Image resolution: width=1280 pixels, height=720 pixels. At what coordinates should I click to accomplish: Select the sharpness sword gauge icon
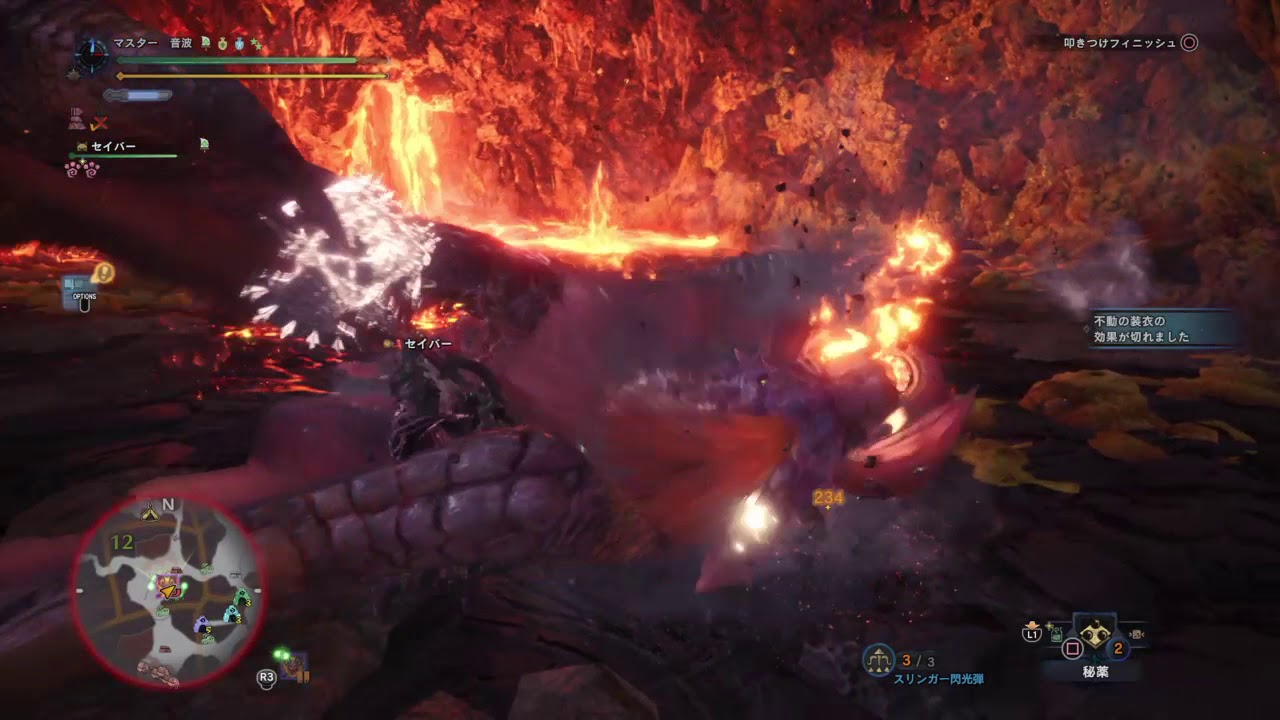coord(136,95)
